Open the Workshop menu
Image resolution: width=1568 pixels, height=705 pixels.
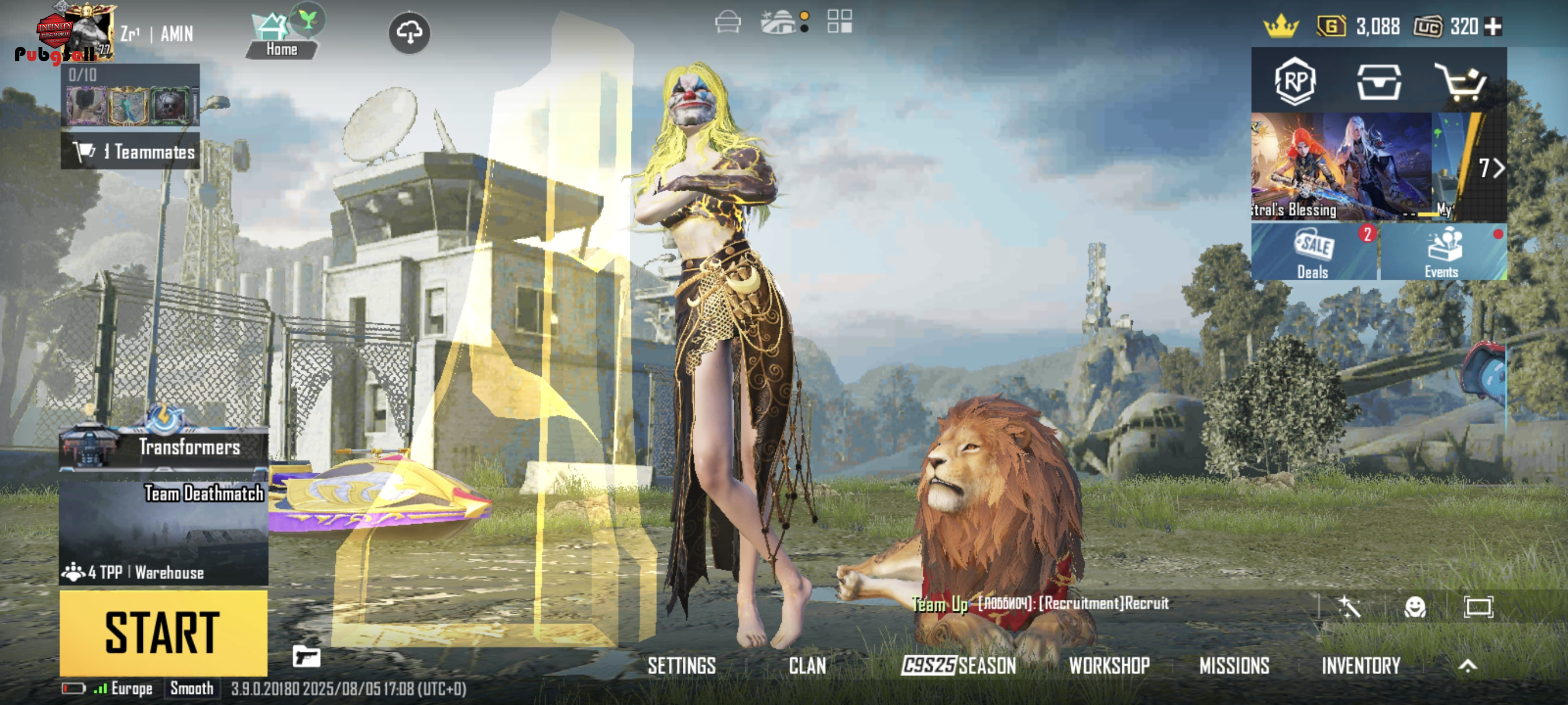[x=1109, y=666]
